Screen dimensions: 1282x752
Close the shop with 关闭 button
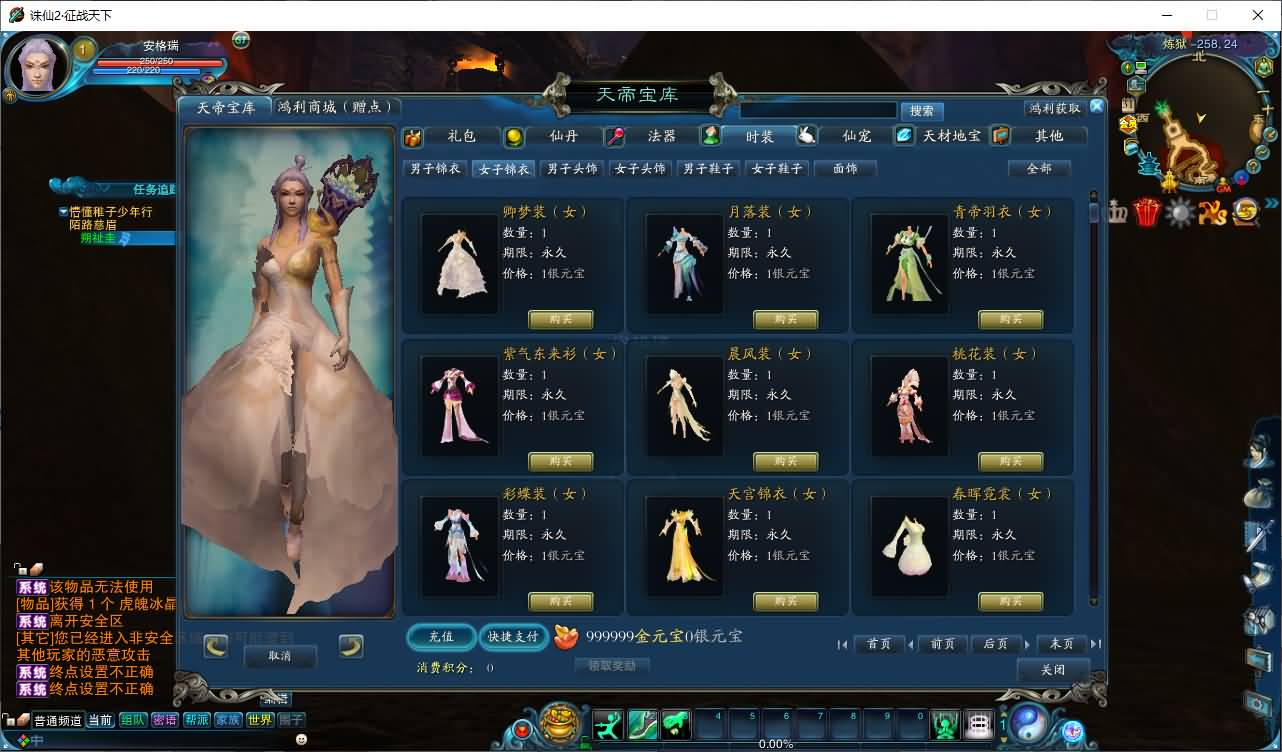(1052, 670)
